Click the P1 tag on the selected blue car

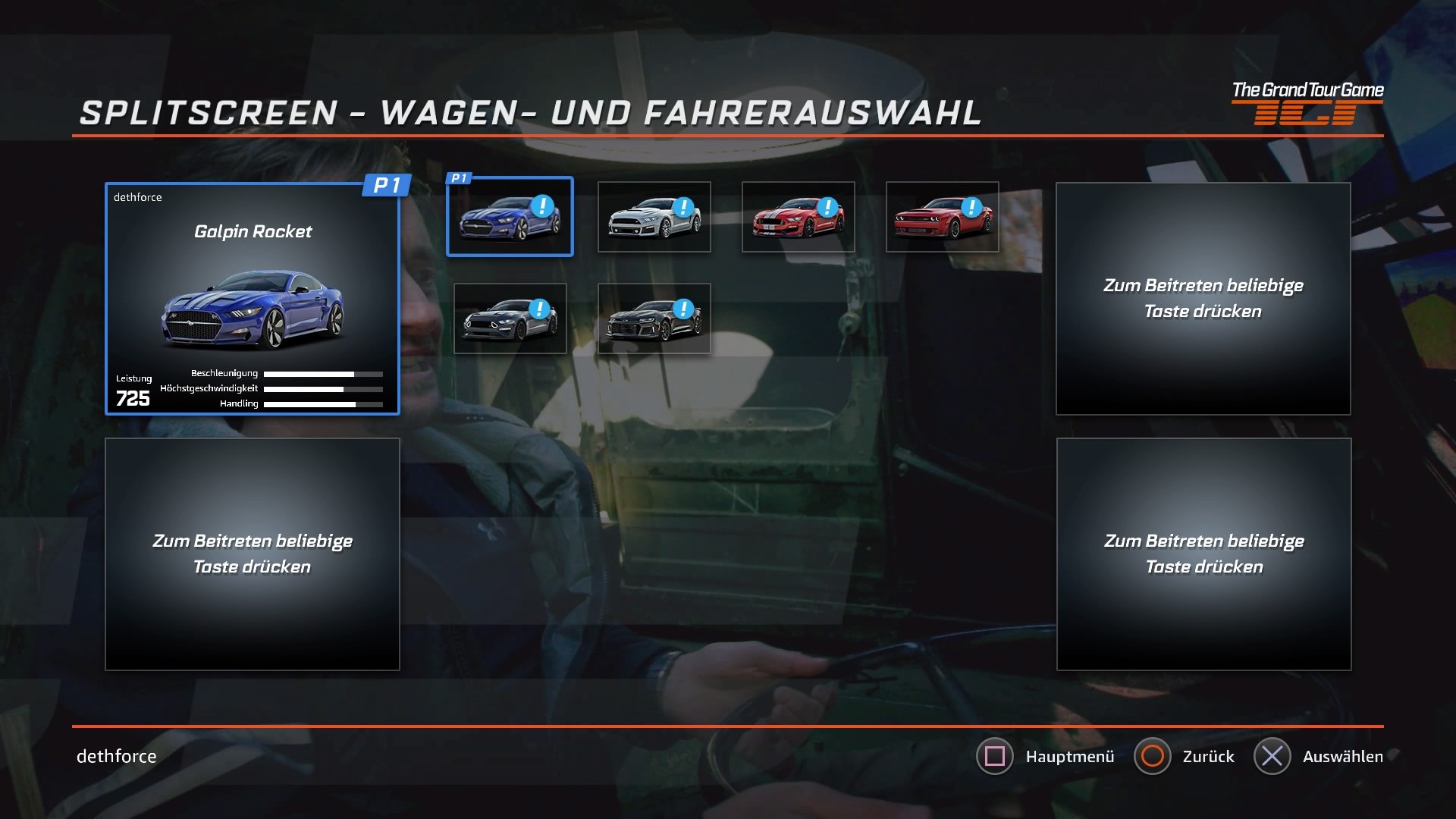[460, 180]
